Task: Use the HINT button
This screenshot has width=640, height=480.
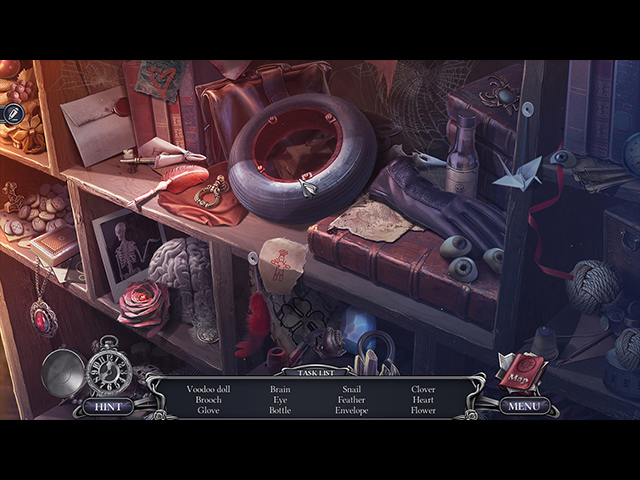Action: tap(108, 406)
